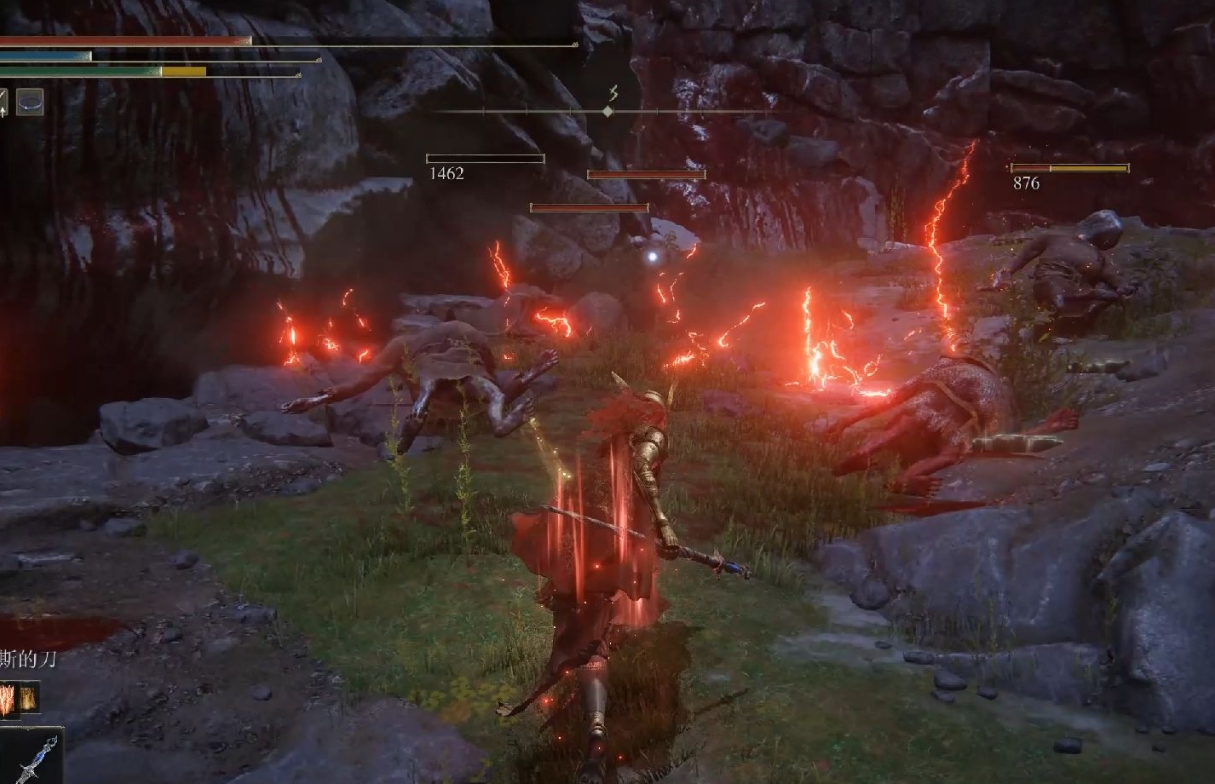Image resolution: width=1215 pixels, height=784 pixels.
Task: Choose the fiery red spell slot
Action: pyautogui.click(x=6, y=698)
